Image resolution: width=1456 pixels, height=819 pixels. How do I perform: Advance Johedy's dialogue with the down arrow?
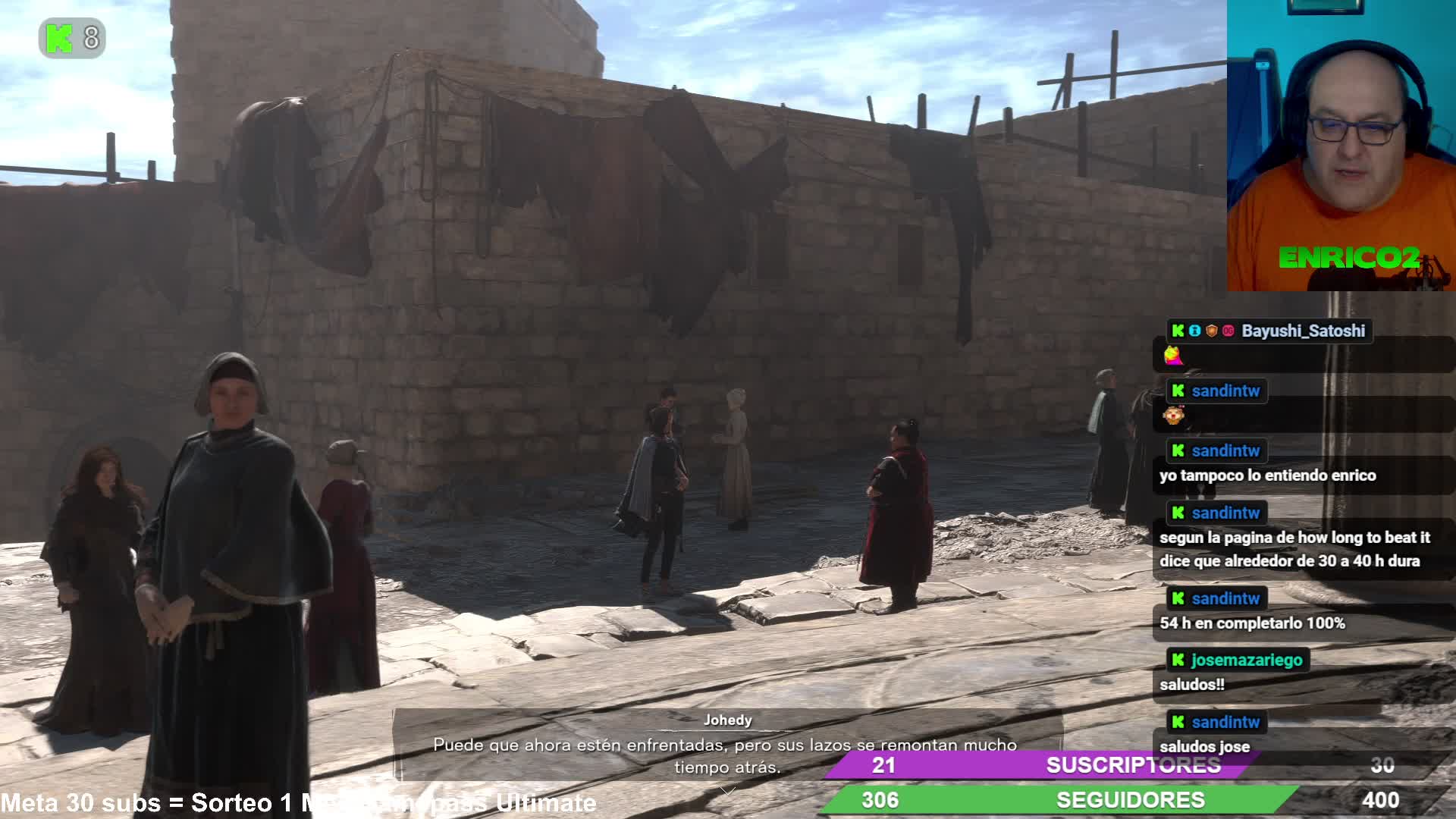point(728,791)
